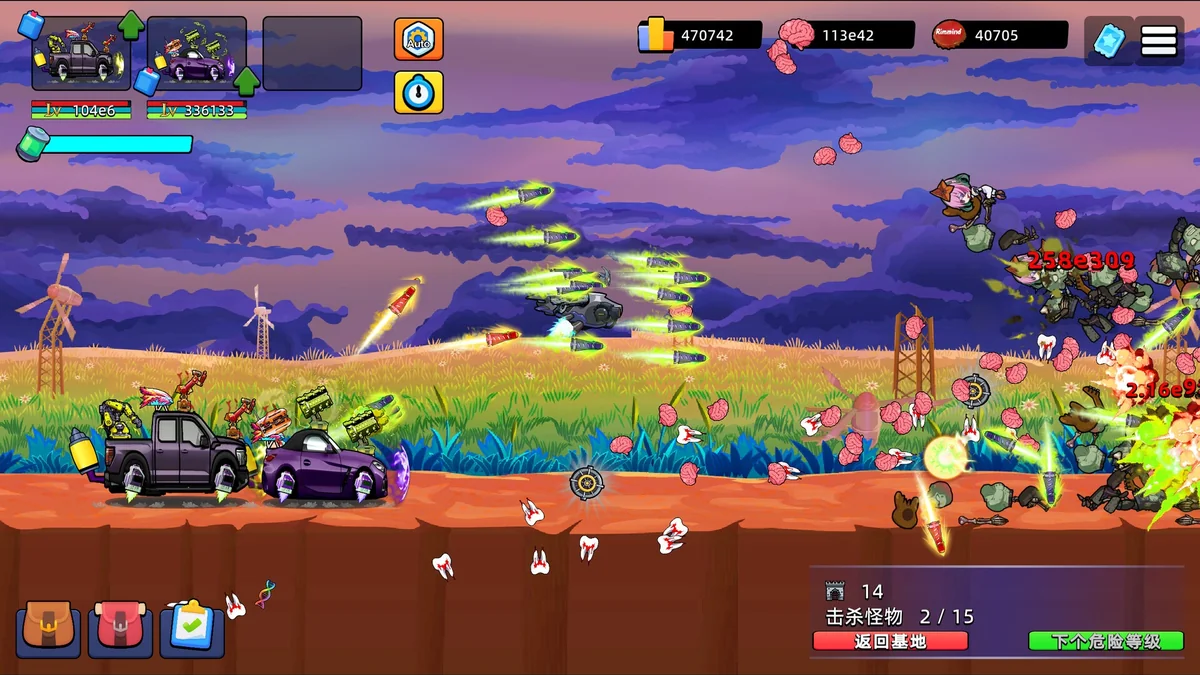Upgrade the pickup truck with green arrow
Viewport: 1200px width, 675px height.
[131, 23]
